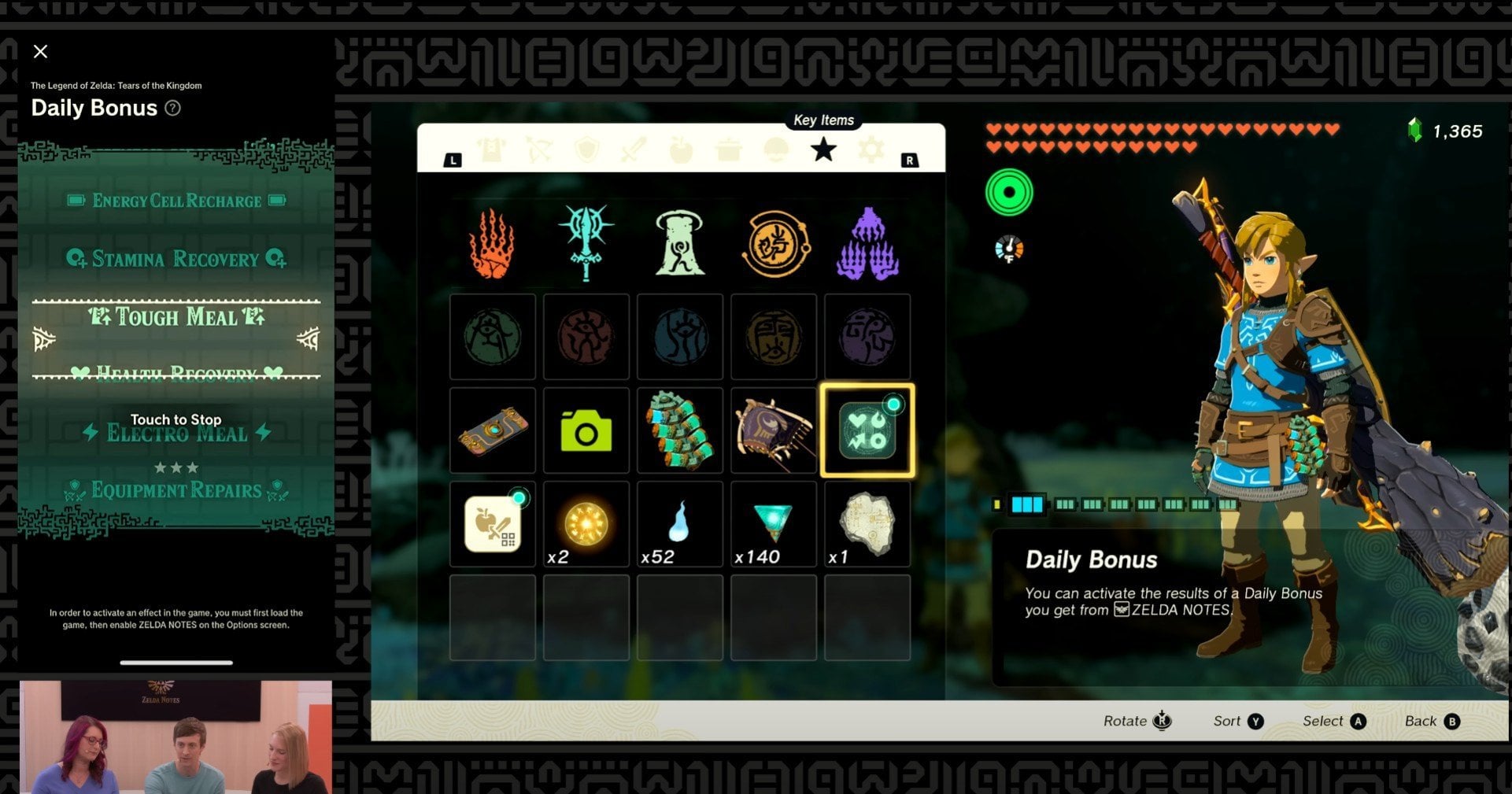Switch to the Armor tab
Image resolution: width=1512 pixels, height=794 pixels.
pyautogui.click(x=492, y=150)
